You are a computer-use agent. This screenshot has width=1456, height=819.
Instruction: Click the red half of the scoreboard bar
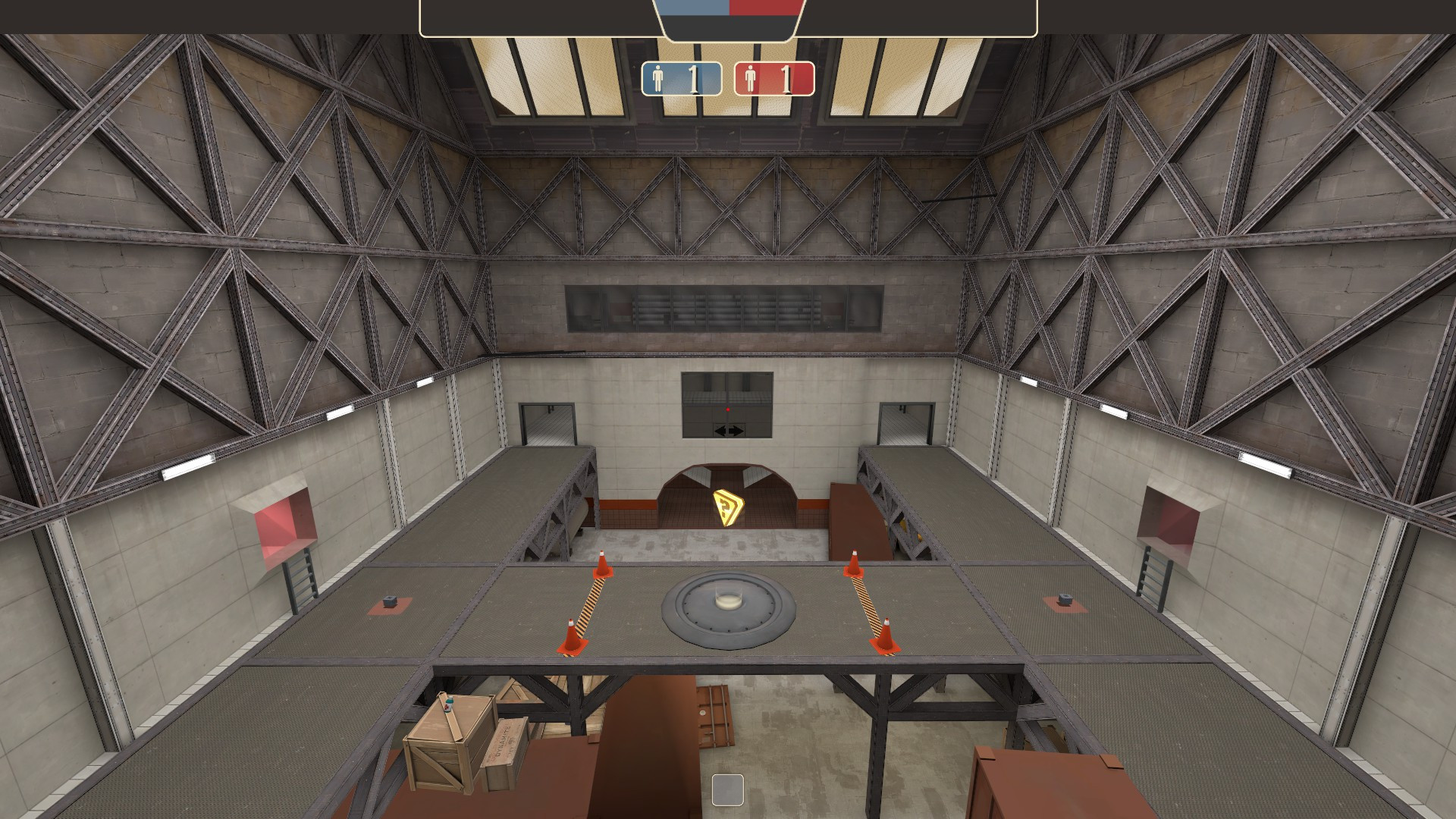coord(766,9)
